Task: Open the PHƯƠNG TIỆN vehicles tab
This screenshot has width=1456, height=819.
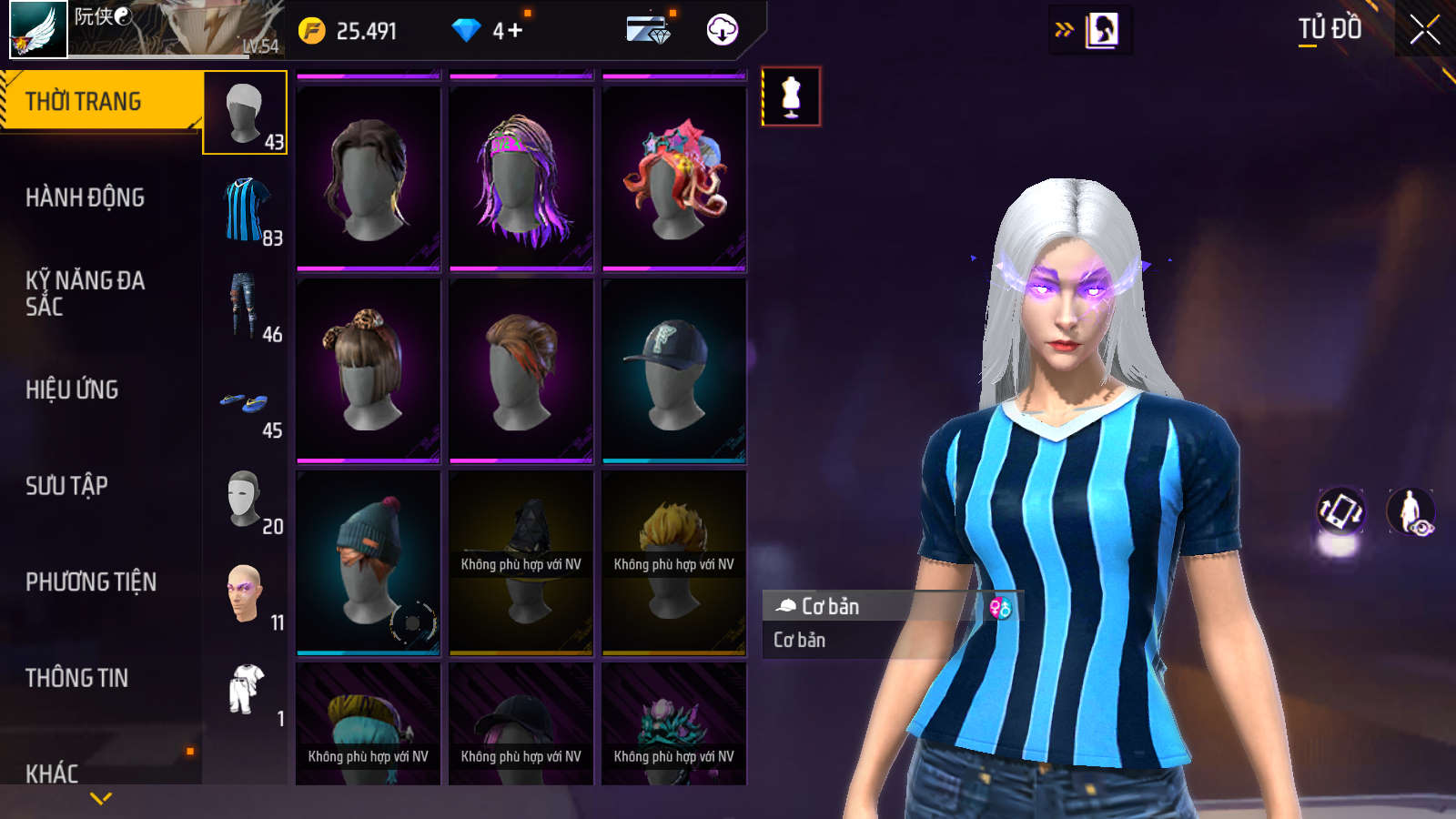Action: [91, 581]
